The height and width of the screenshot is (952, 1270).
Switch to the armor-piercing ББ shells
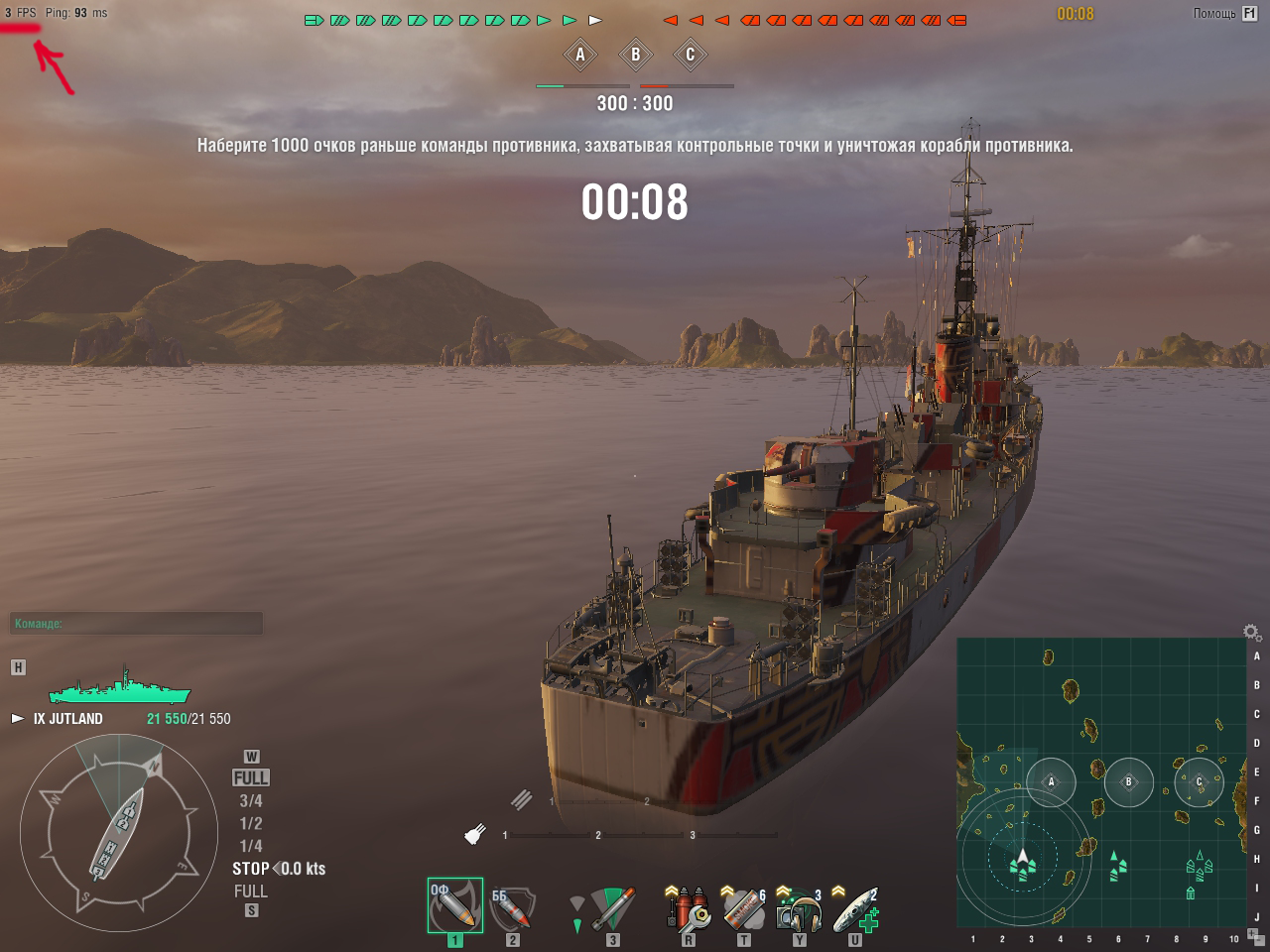coord(512,905)
